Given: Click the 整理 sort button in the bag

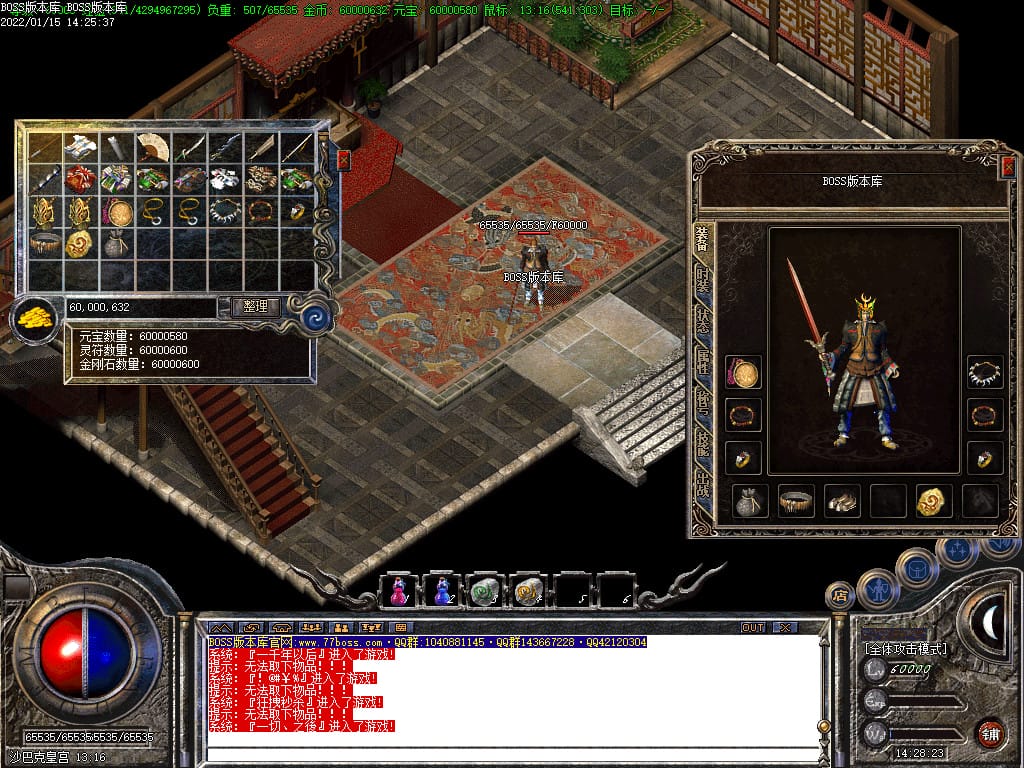Looking at the screenshot, I should point(255,307).
